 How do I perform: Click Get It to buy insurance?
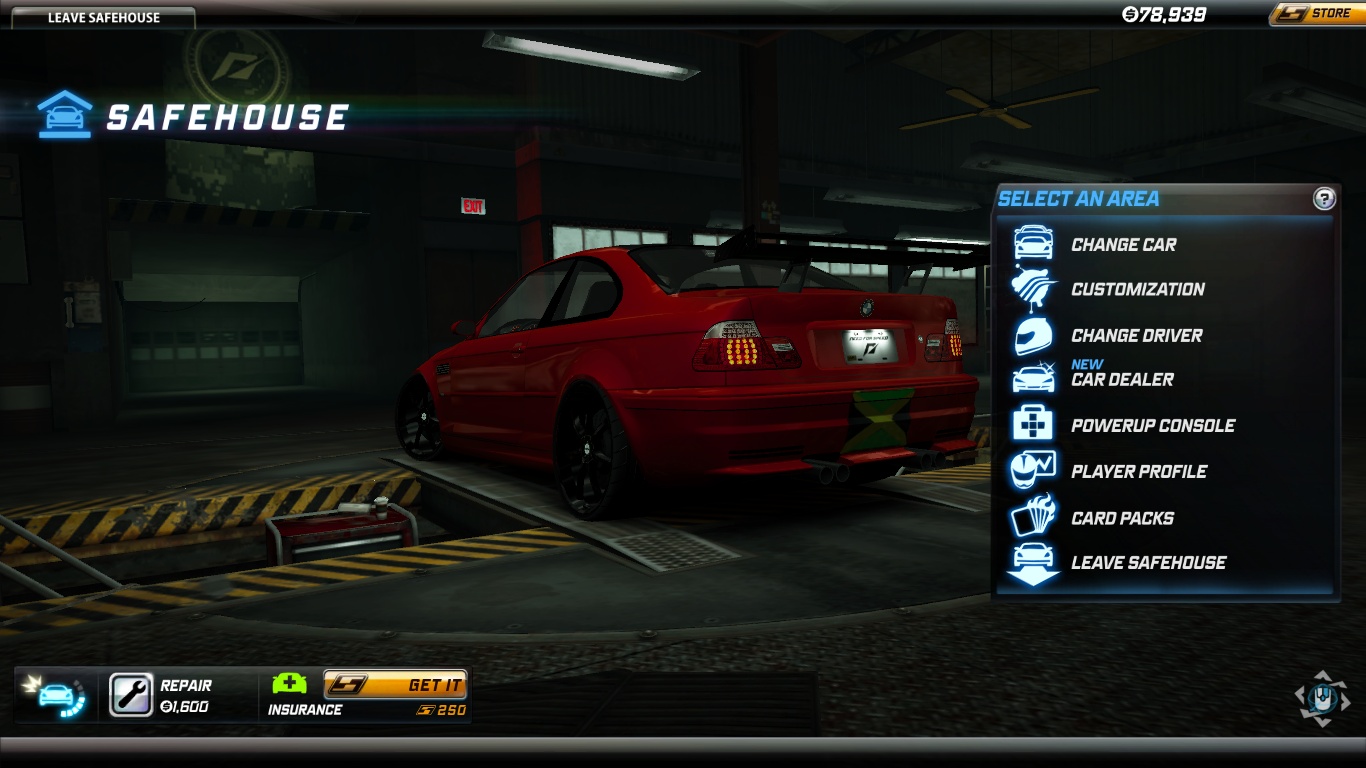pyautogui.click(x=395, y=685)
